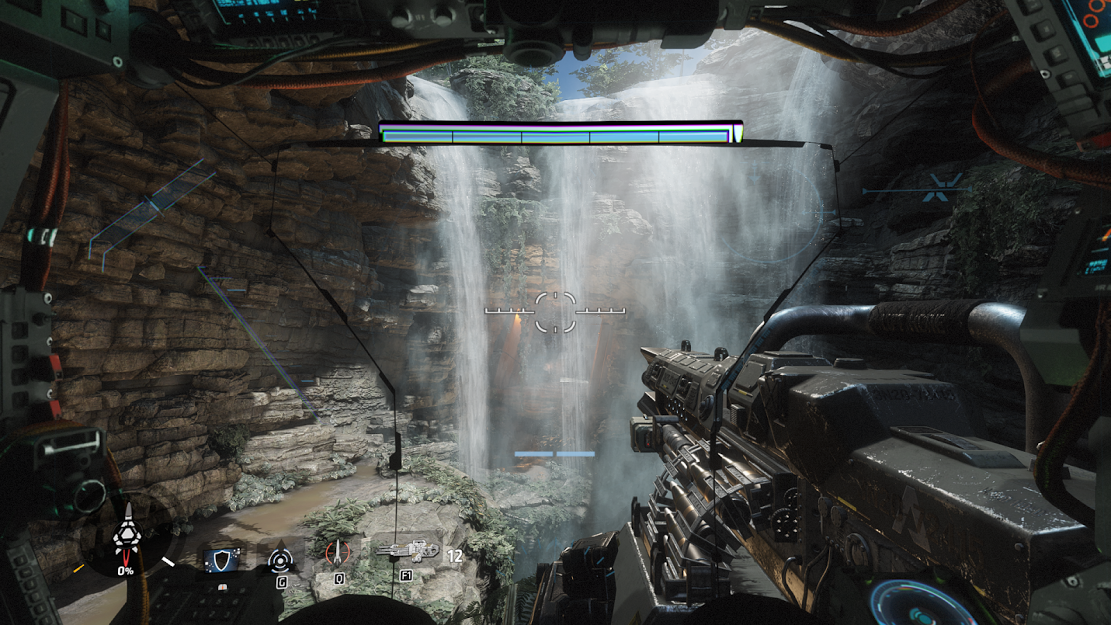Fire the rocket ordnance ability icon
Image resolution: width=1111 pixels, height=625 pixels.
point(338,554)
